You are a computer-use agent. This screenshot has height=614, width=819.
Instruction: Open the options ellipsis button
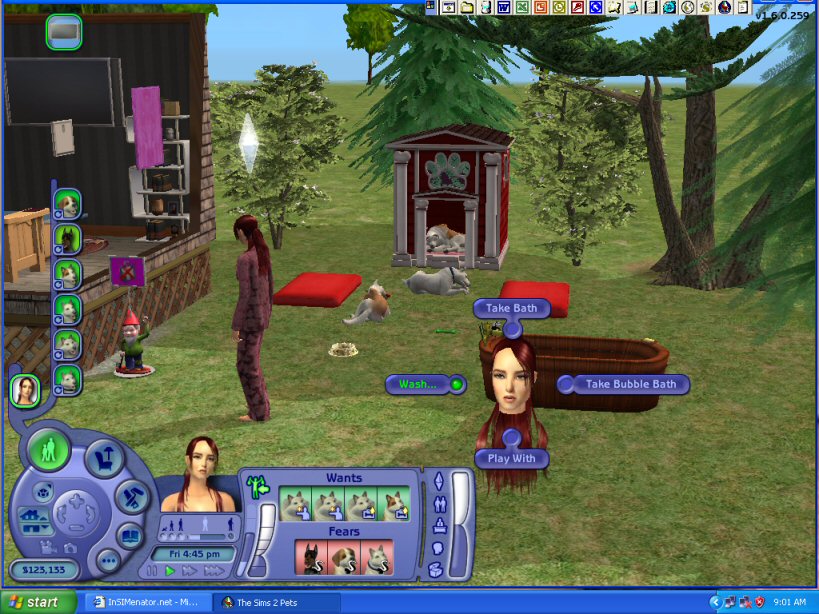click(x=108, y=560)
